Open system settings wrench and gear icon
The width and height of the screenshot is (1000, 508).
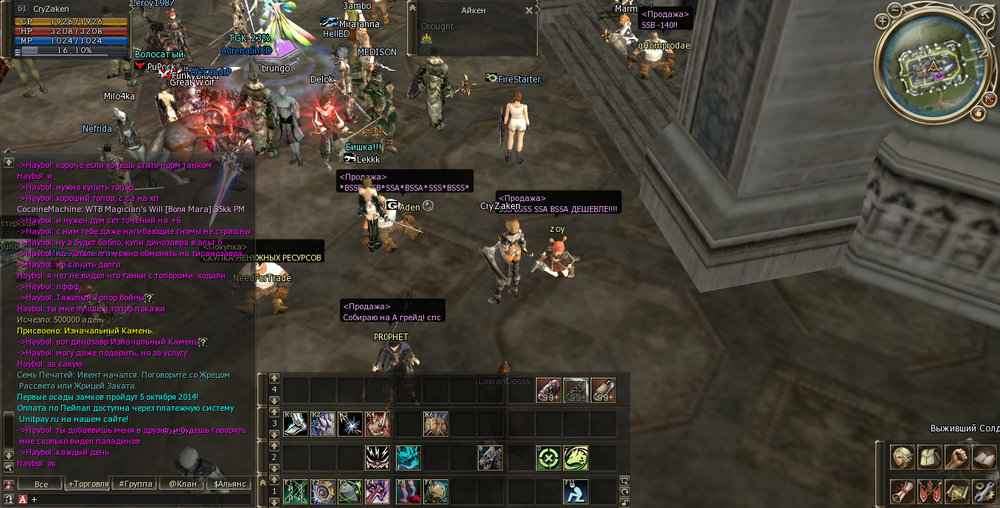pyautogui.click(x=985, y=490)
